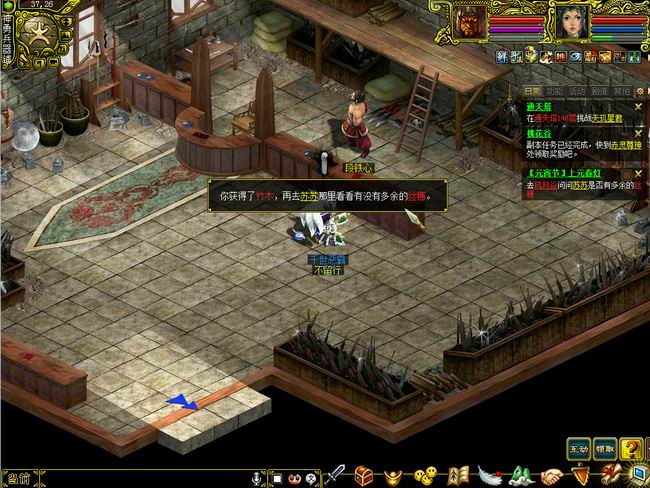Click the white feather icon

click(489, 475)
